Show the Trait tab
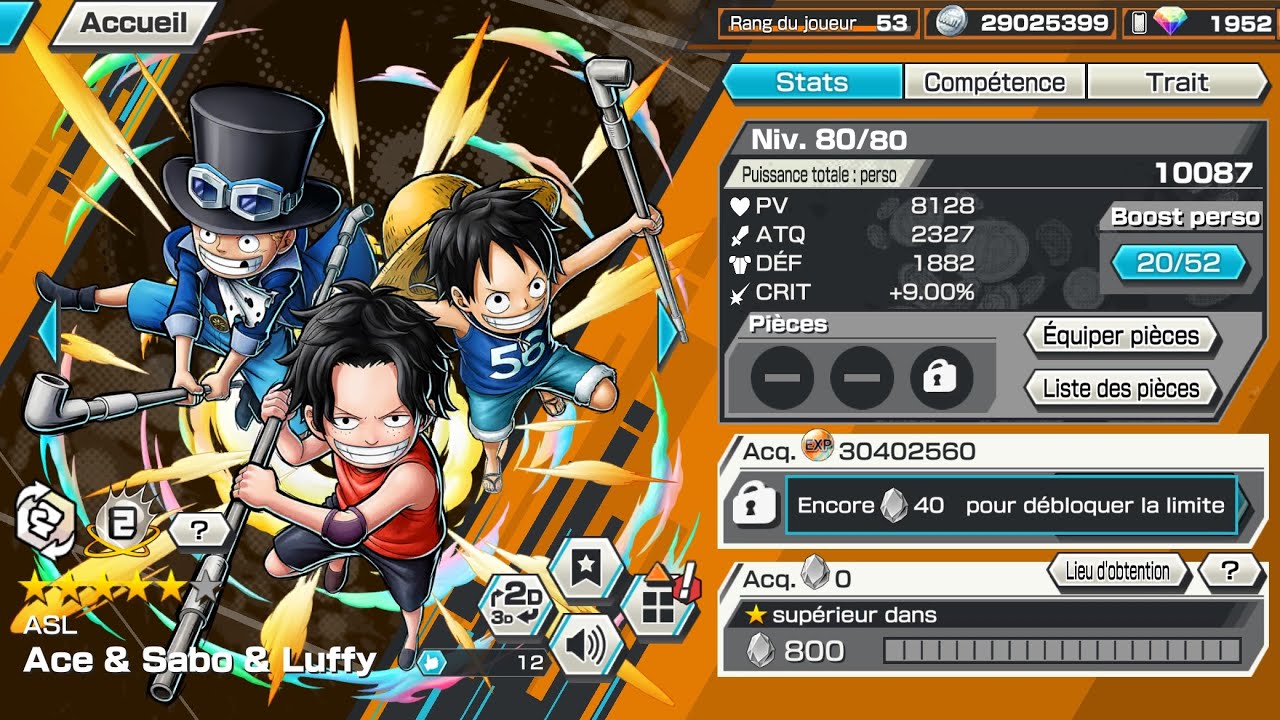 point(1177,82)
